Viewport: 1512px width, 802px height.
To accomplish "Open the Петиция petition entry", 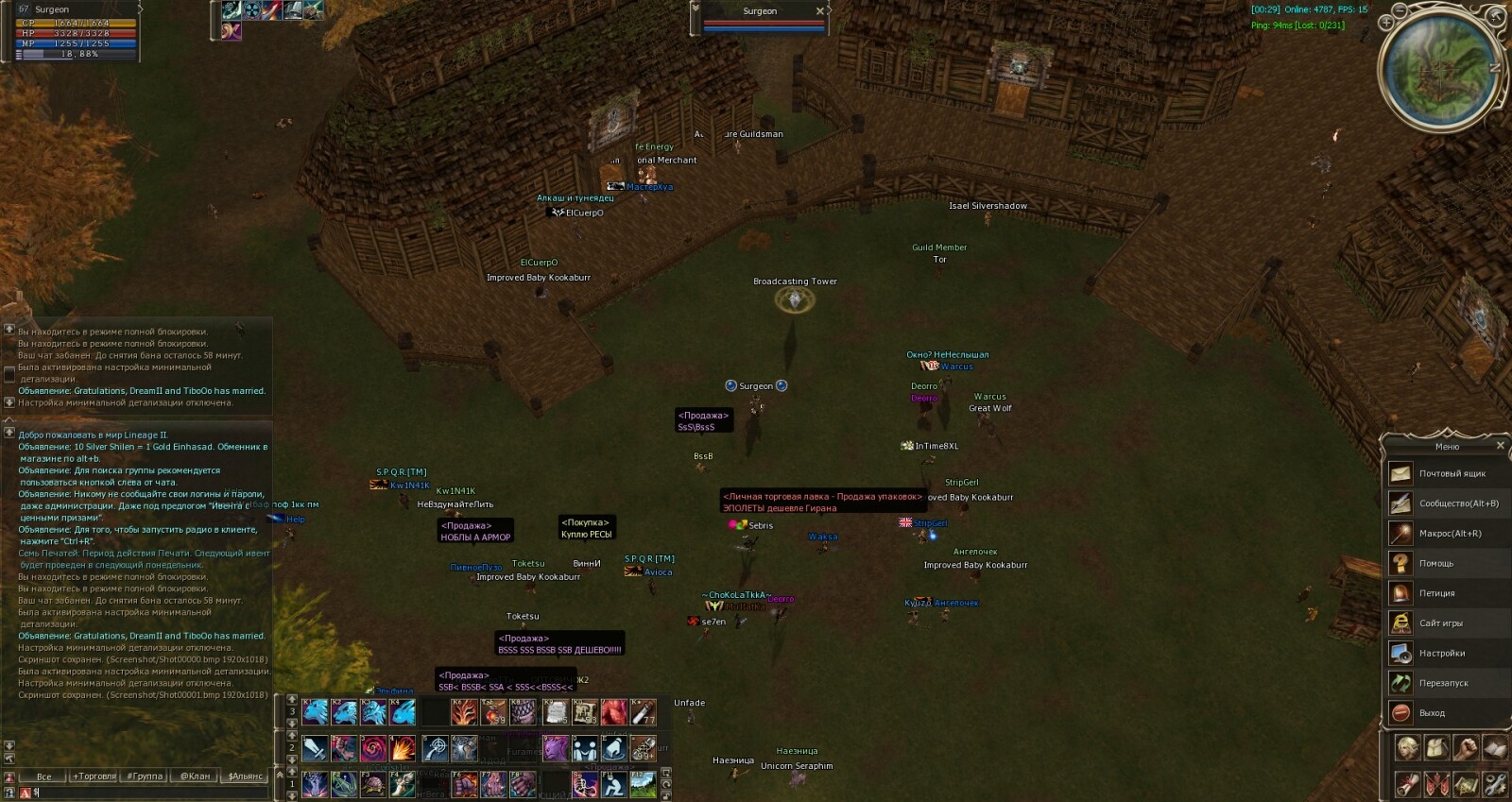I will click(x=1436, y=593).
